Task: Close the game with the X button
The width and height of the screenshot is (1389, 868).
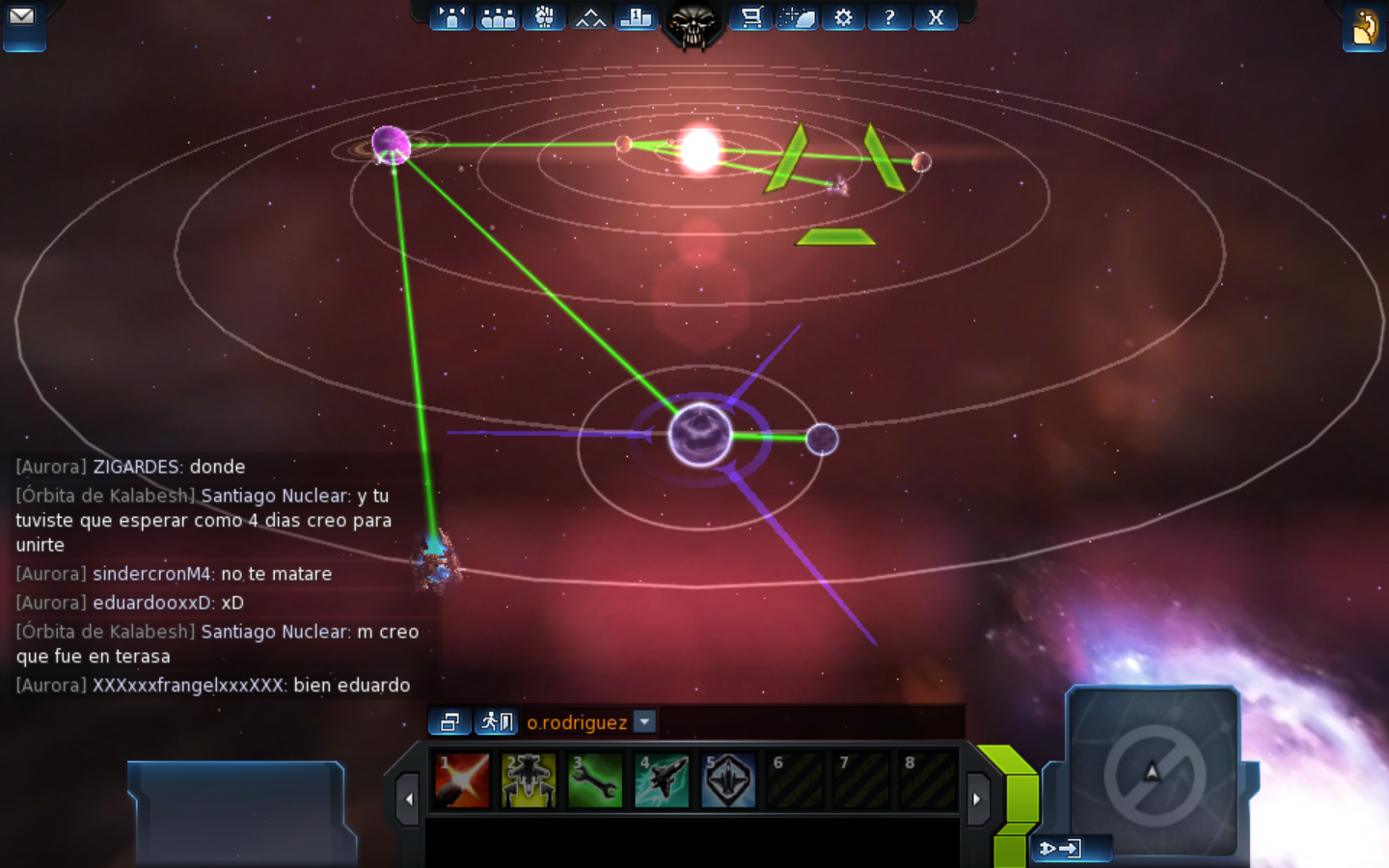Action: coord(936,17)
